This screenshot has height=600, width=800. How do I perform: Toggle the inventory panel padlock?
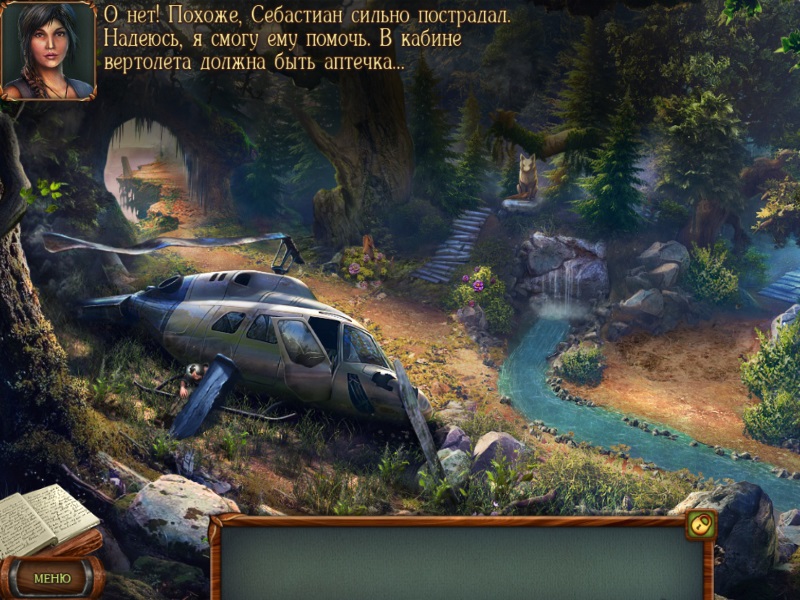point(700,524)
